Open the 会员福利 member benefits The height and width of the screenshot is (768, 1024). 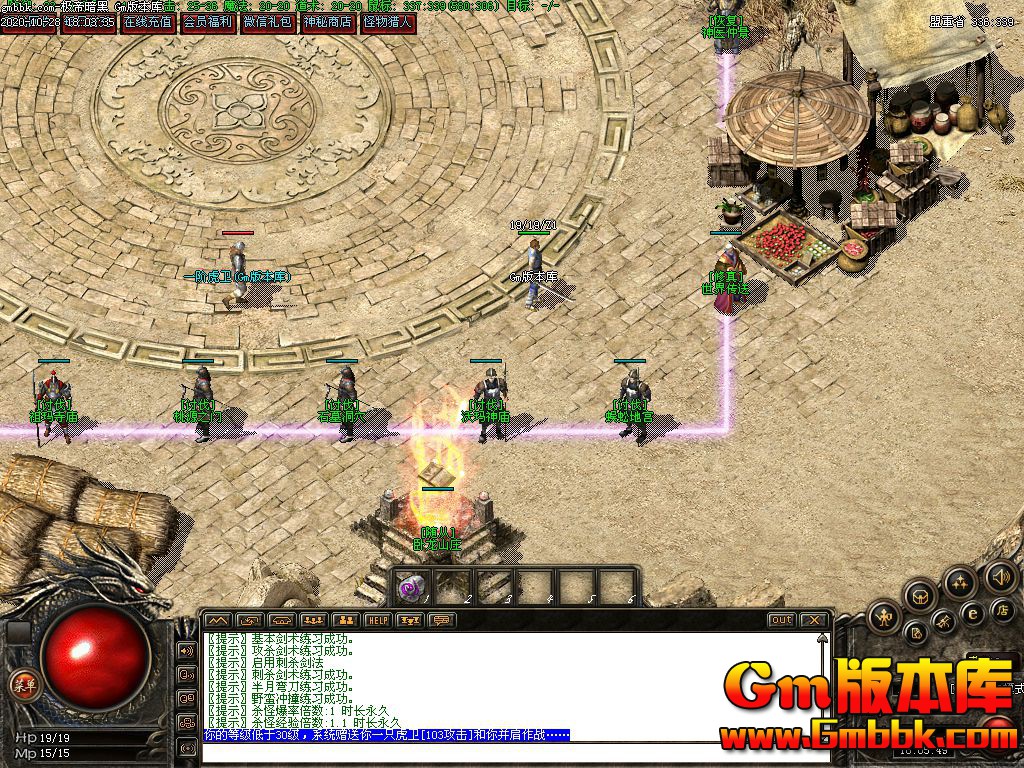pos(207,22)
